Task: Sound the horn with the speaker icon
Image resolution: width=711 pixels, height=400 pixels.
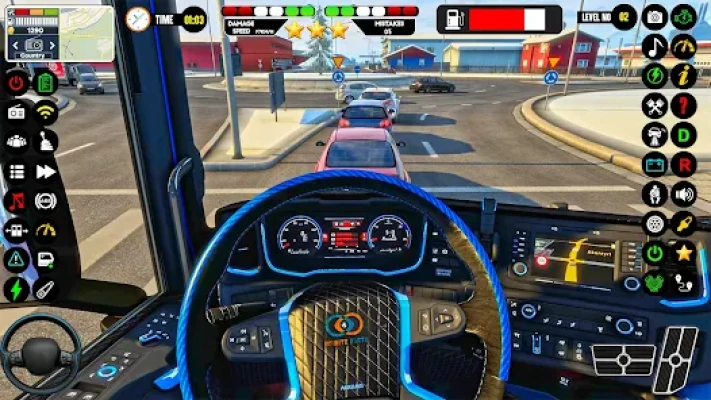Action: (x=684, y=194)
